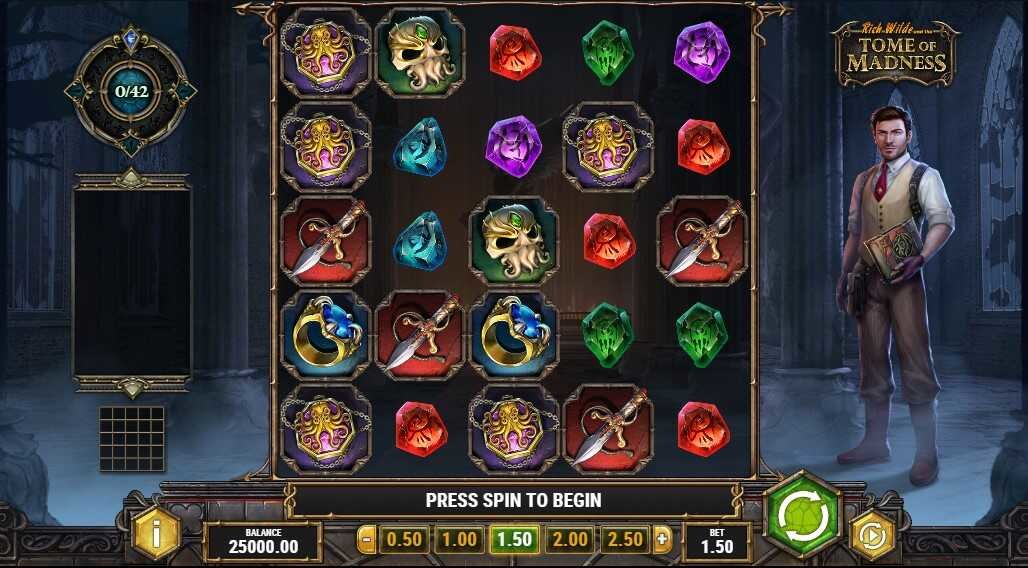1028x568 pixels.
Task: Open the autoplay options
Action: tap(872, 535)
